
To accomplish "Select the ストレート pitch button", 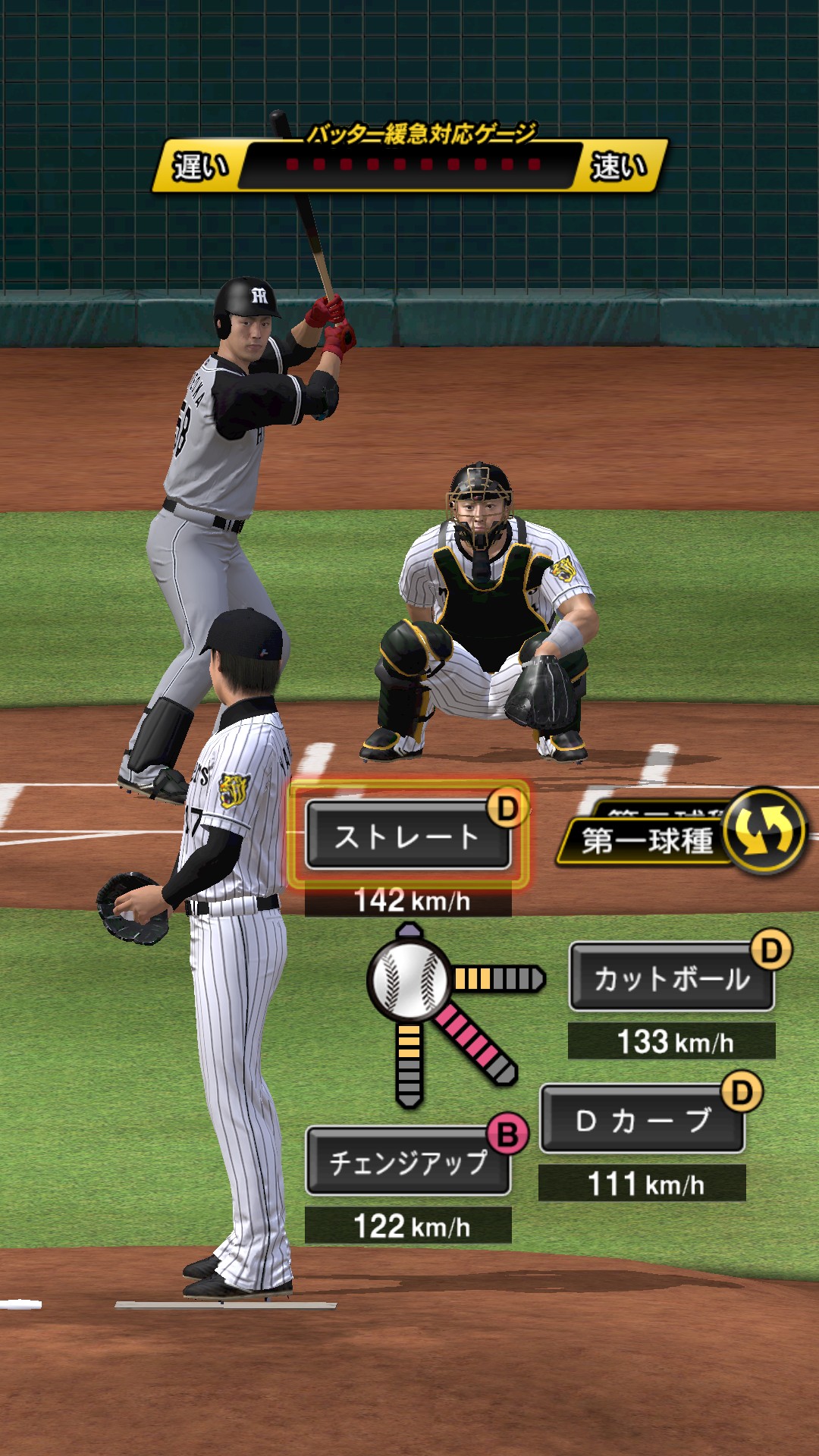I will 407,836.
